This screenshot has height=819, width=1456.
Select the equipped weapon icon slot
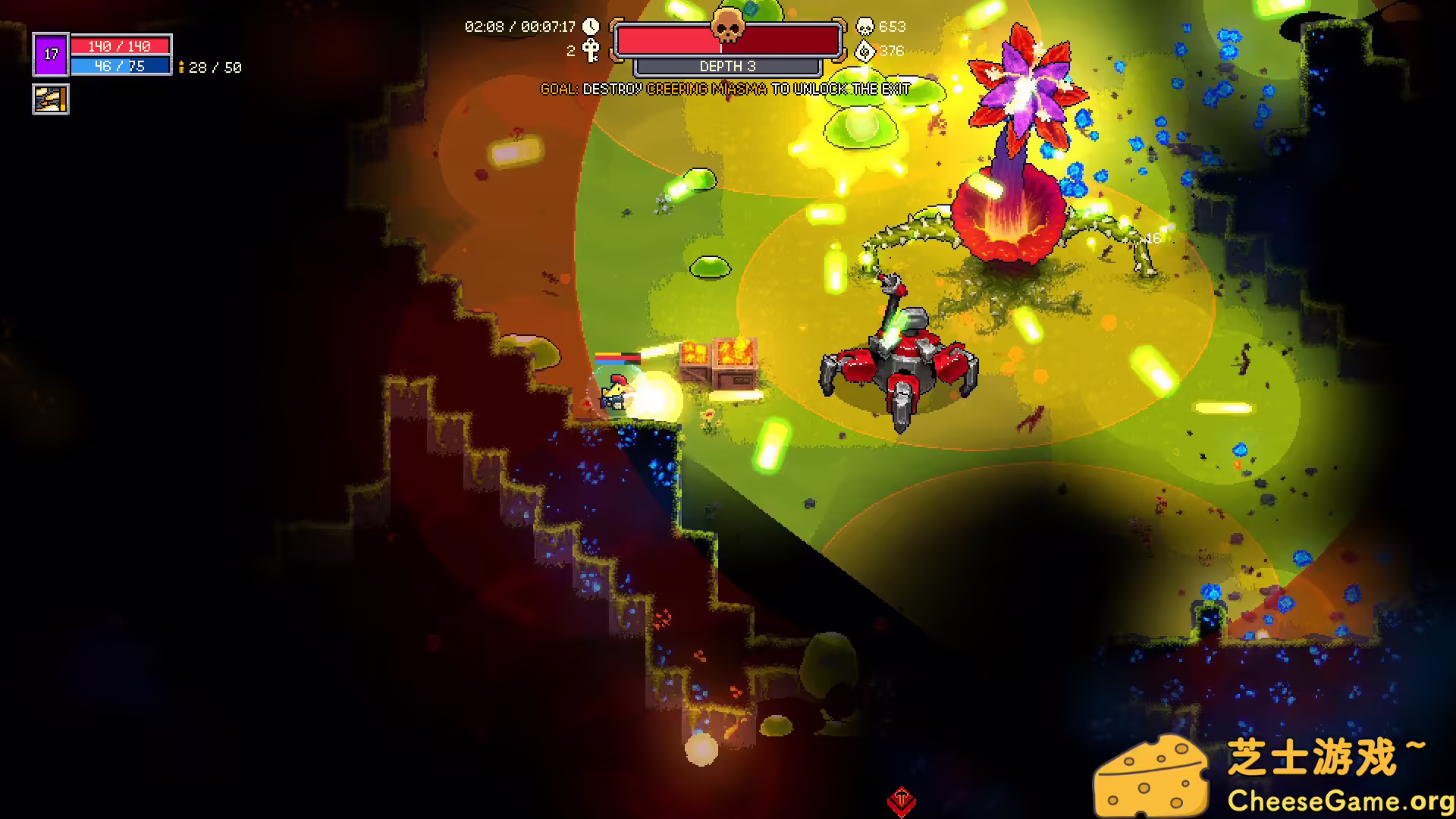(x=51, y=99)
